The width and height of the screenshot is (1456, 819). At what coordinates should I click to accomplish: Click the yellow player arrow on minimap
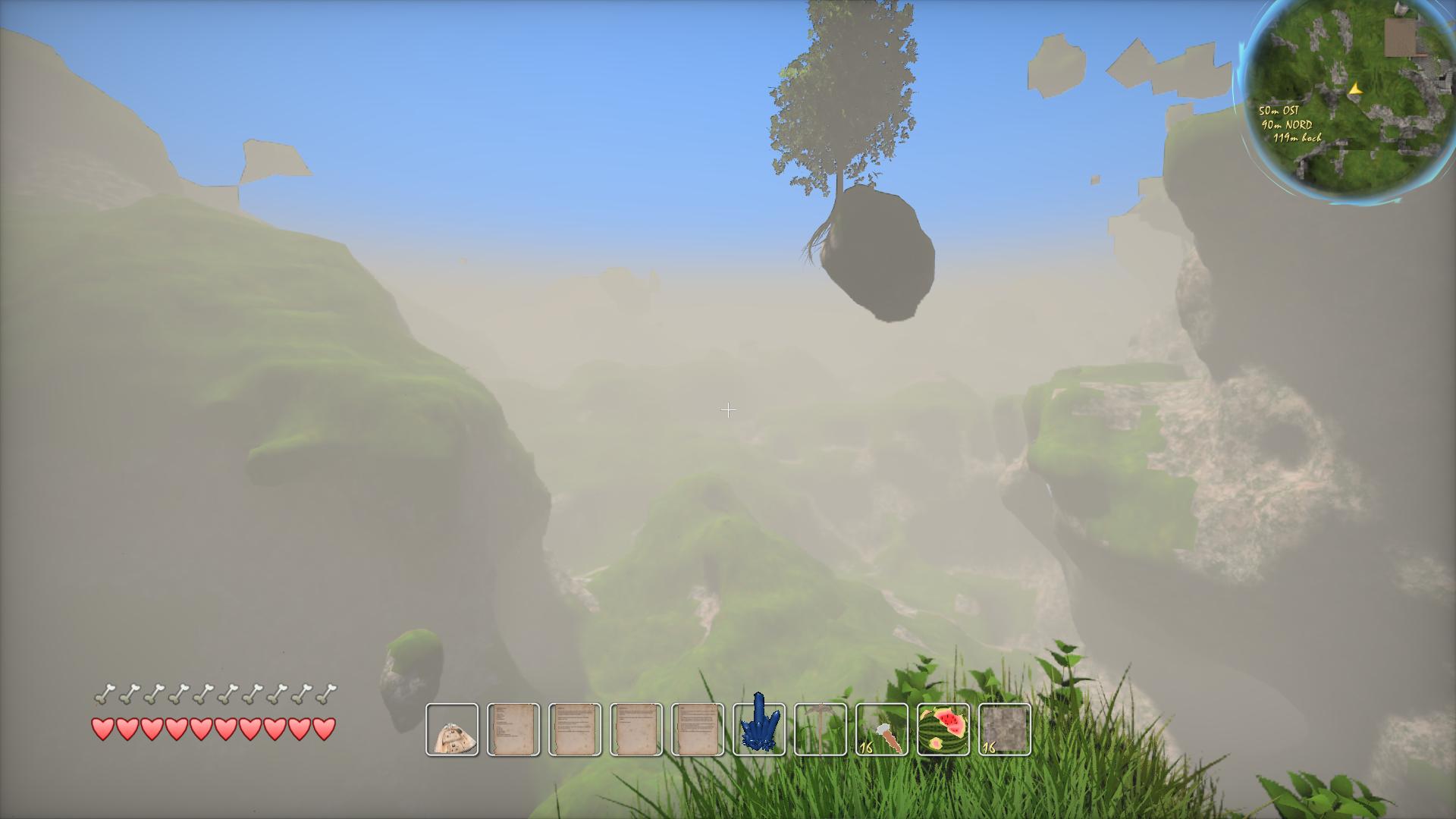1355,89
